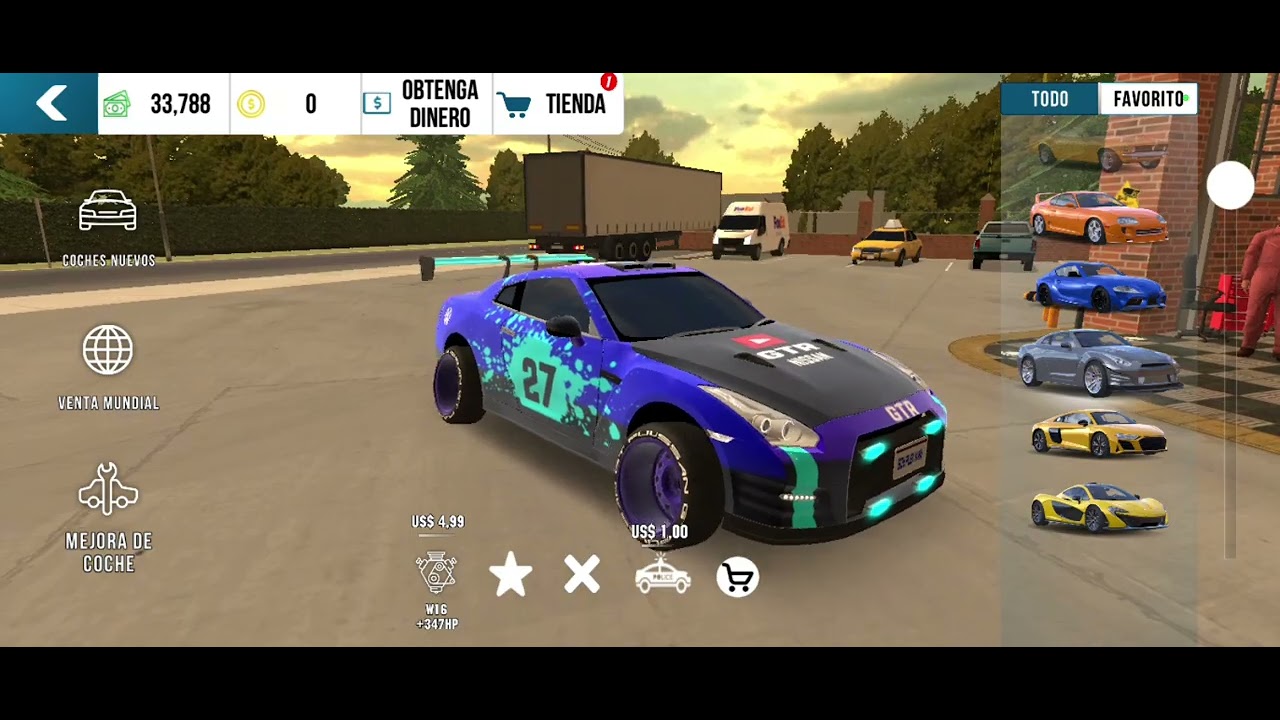Click the white X delete icon
Screen dimensions: 1280x720
582,576
